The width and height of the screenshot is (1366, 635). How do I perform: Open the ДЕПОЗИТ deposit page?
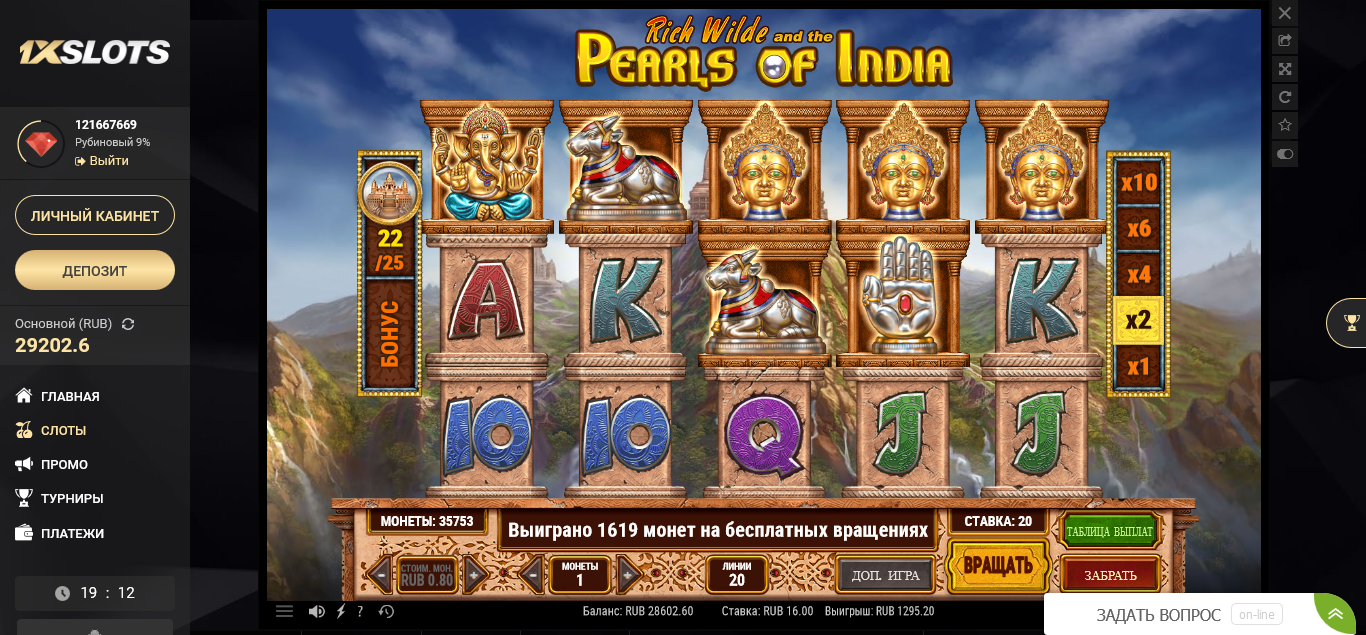[x=95, y=270]
